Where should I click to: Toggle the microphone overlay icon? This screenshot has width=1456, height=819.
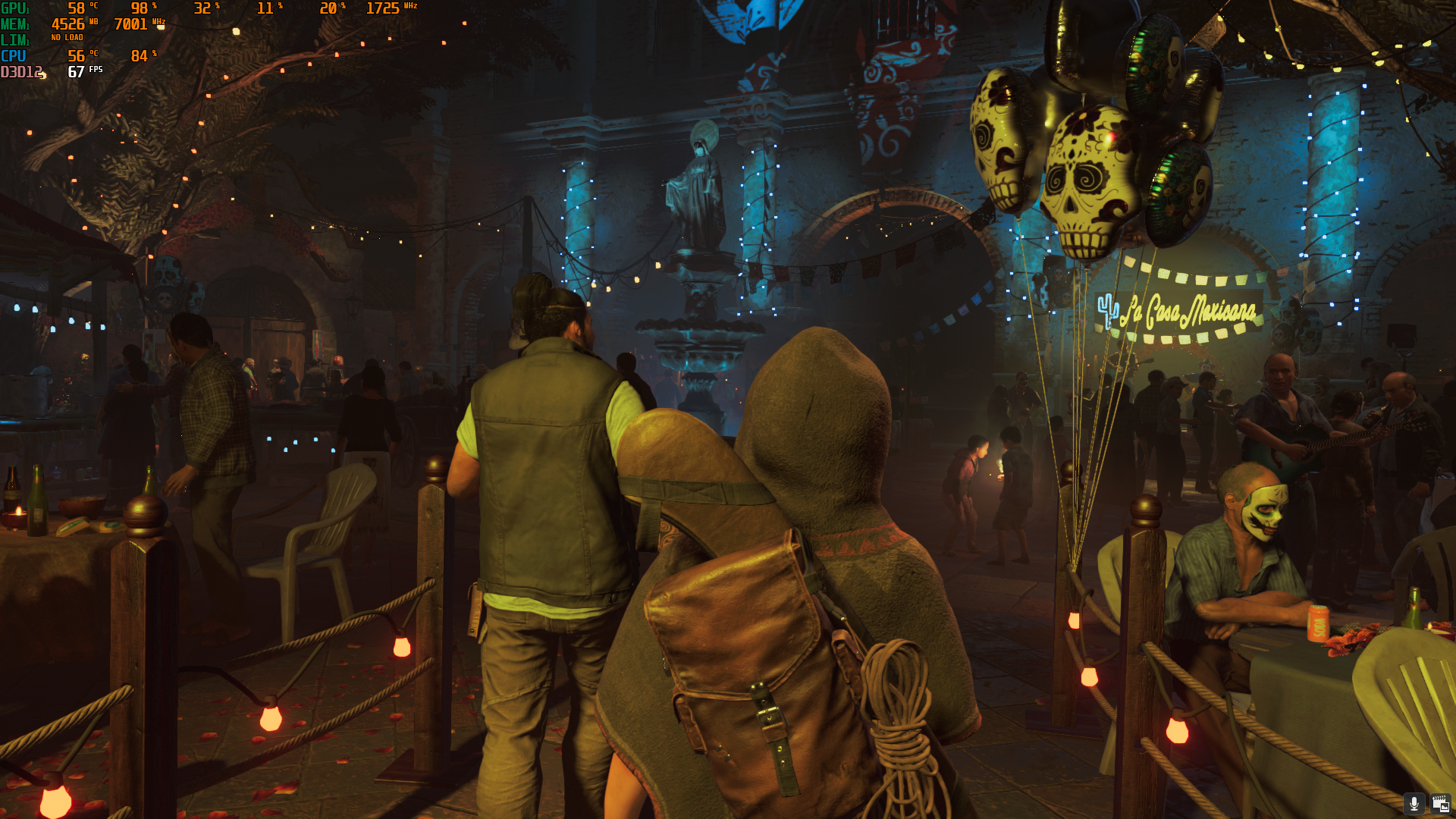coord(1414,803)
